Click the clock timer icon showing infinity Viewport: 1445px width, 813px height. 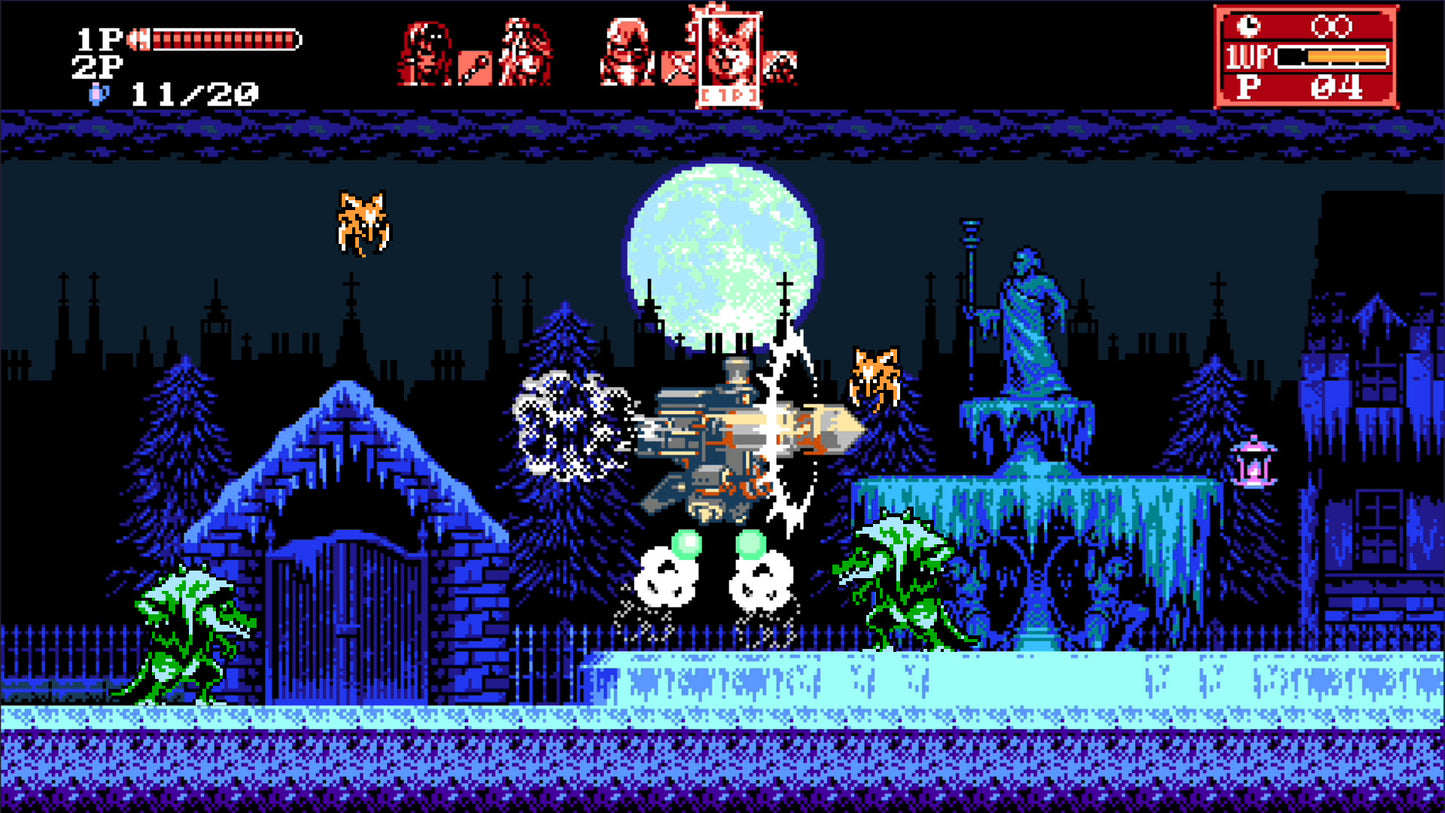(x=1248, y=27)
